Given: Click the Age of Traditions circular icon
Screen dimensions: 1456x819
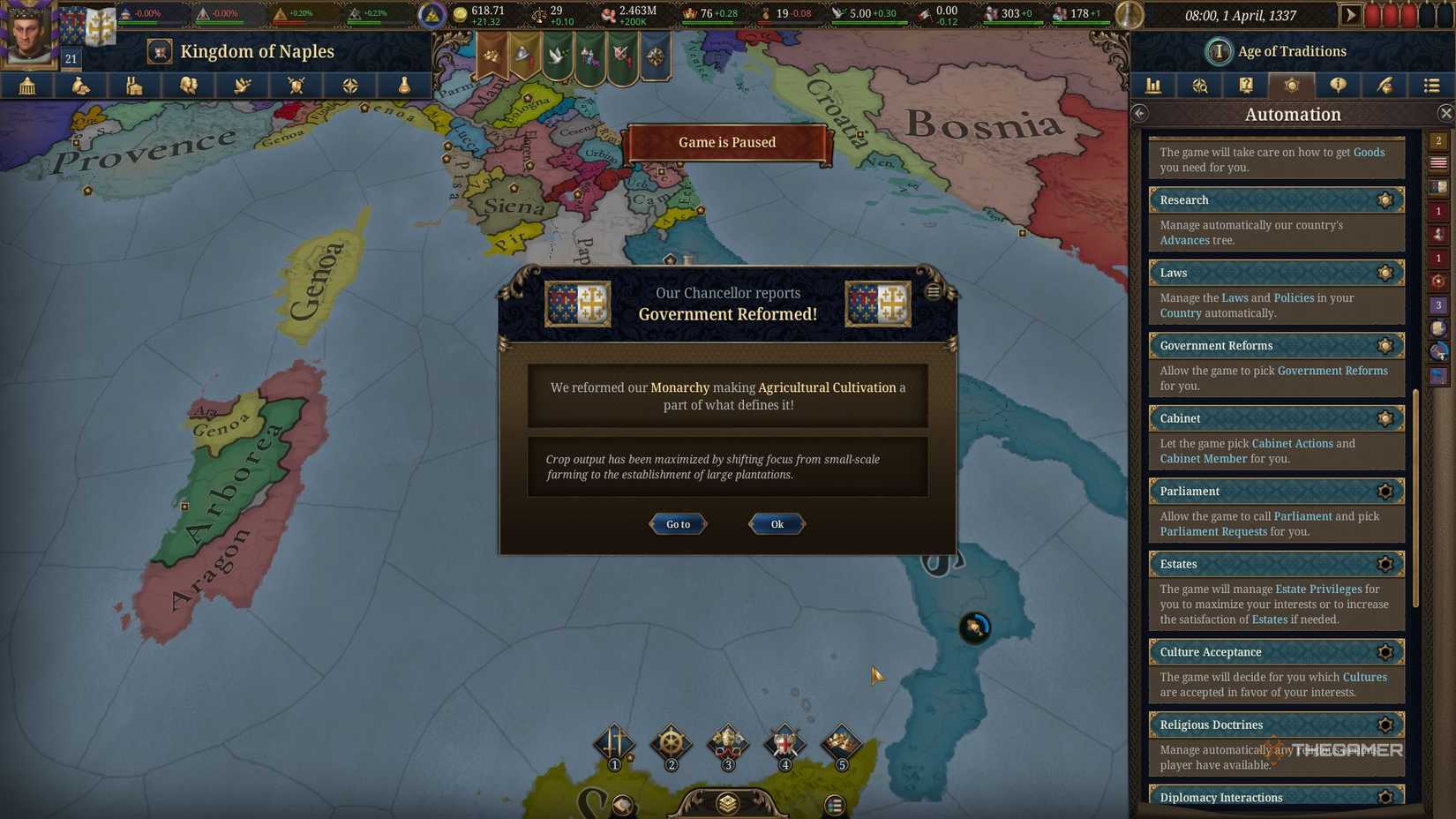Looking at the screenshot, I should [1219, 50].
